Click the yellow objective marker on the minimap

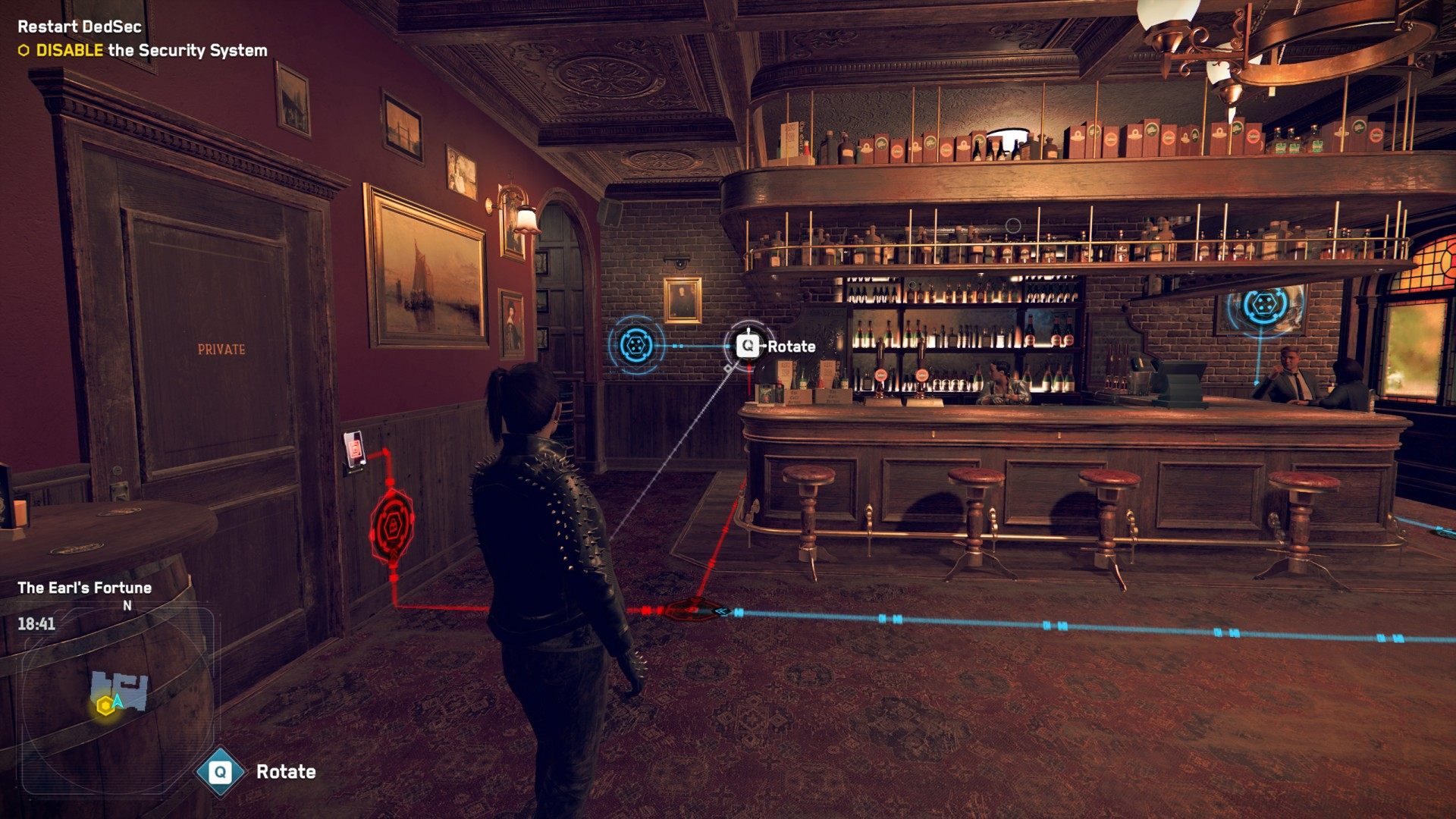(105, 707)
